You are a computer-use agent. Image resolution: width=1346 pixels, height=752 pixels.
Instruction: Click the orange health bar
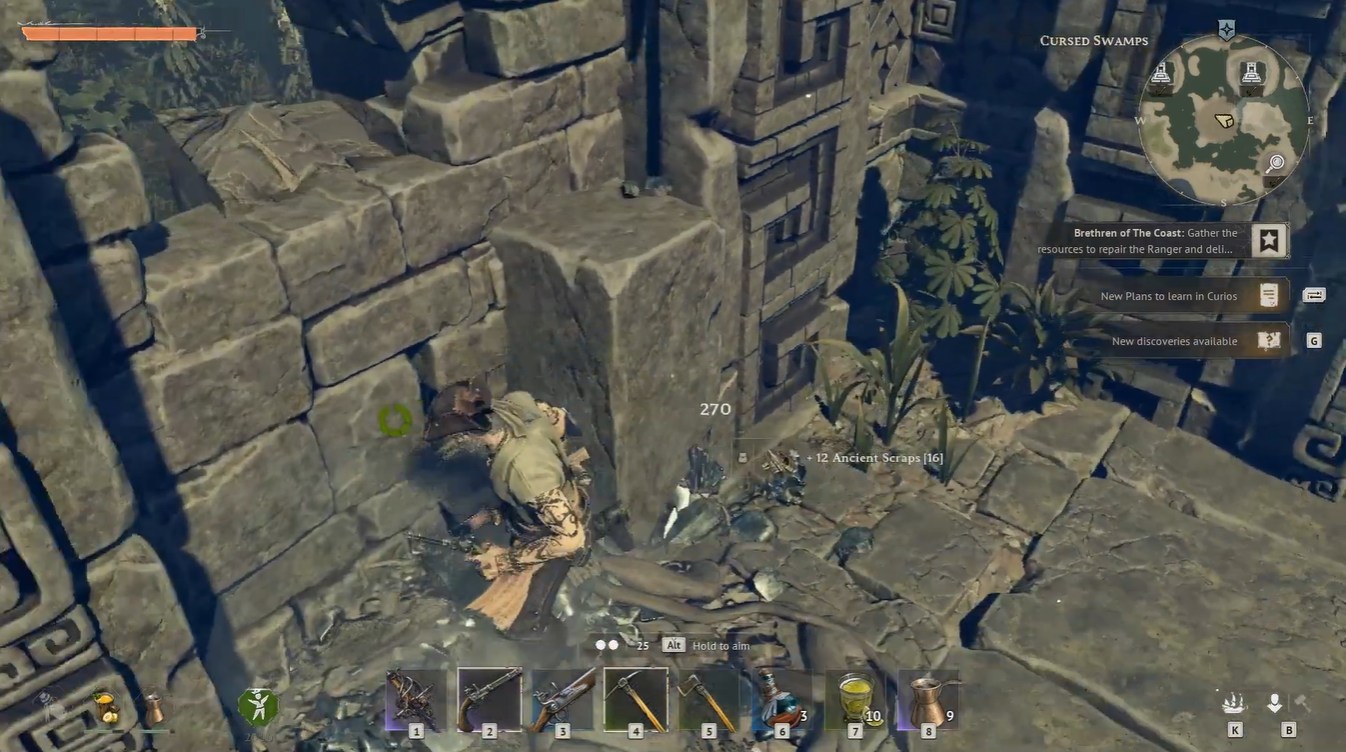(x=110, y=31)
